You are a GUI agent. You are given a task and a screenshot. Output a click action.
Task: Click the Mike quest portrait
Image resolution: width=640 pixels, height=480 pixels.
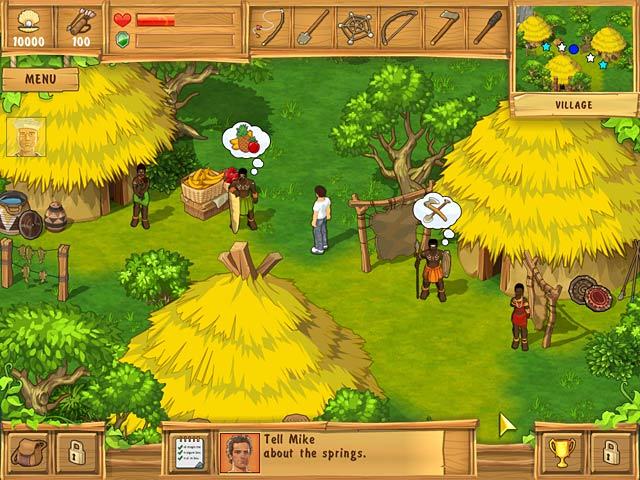238,452
